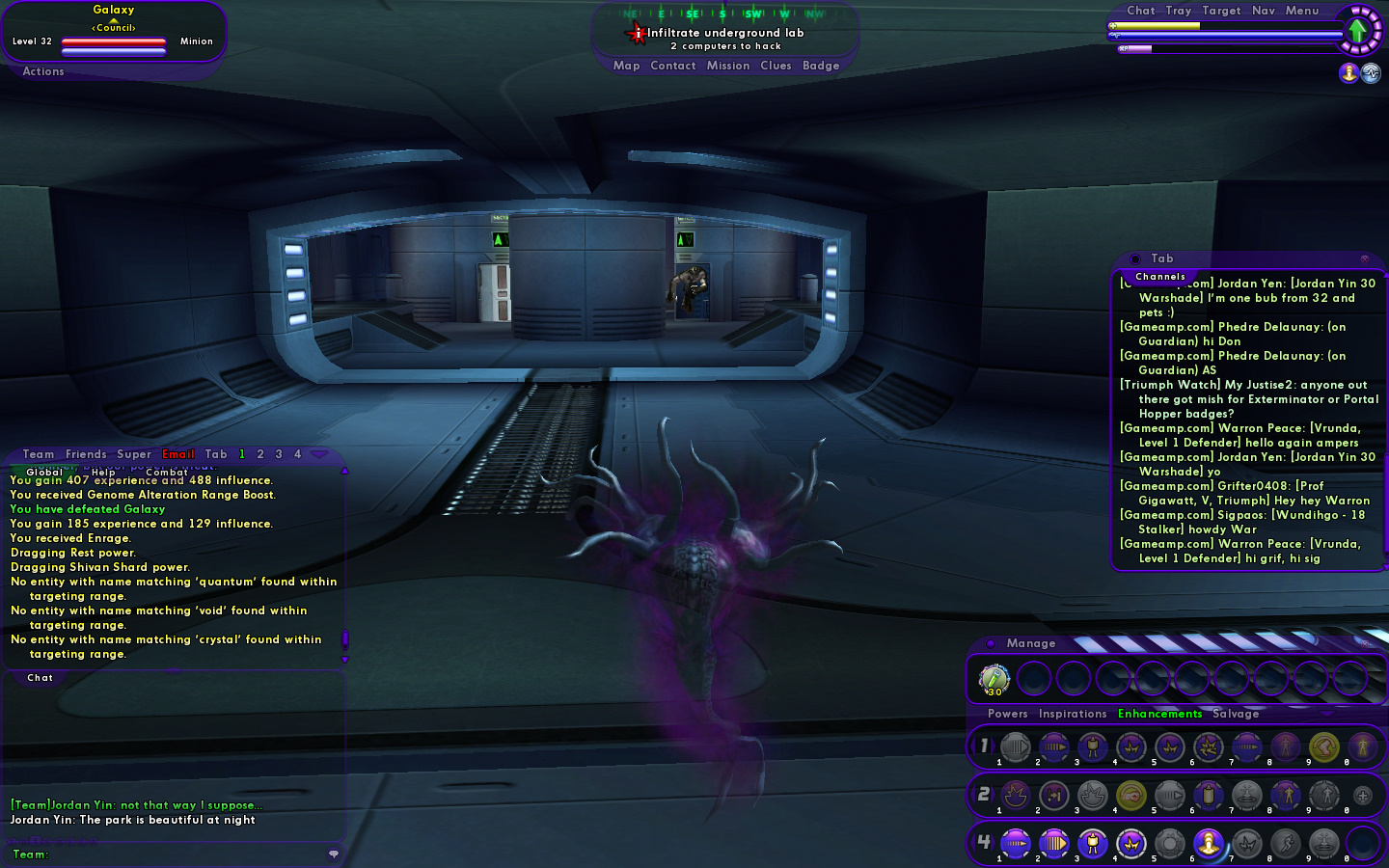
Task: Toggle the Tray window
Action: 1178,11
